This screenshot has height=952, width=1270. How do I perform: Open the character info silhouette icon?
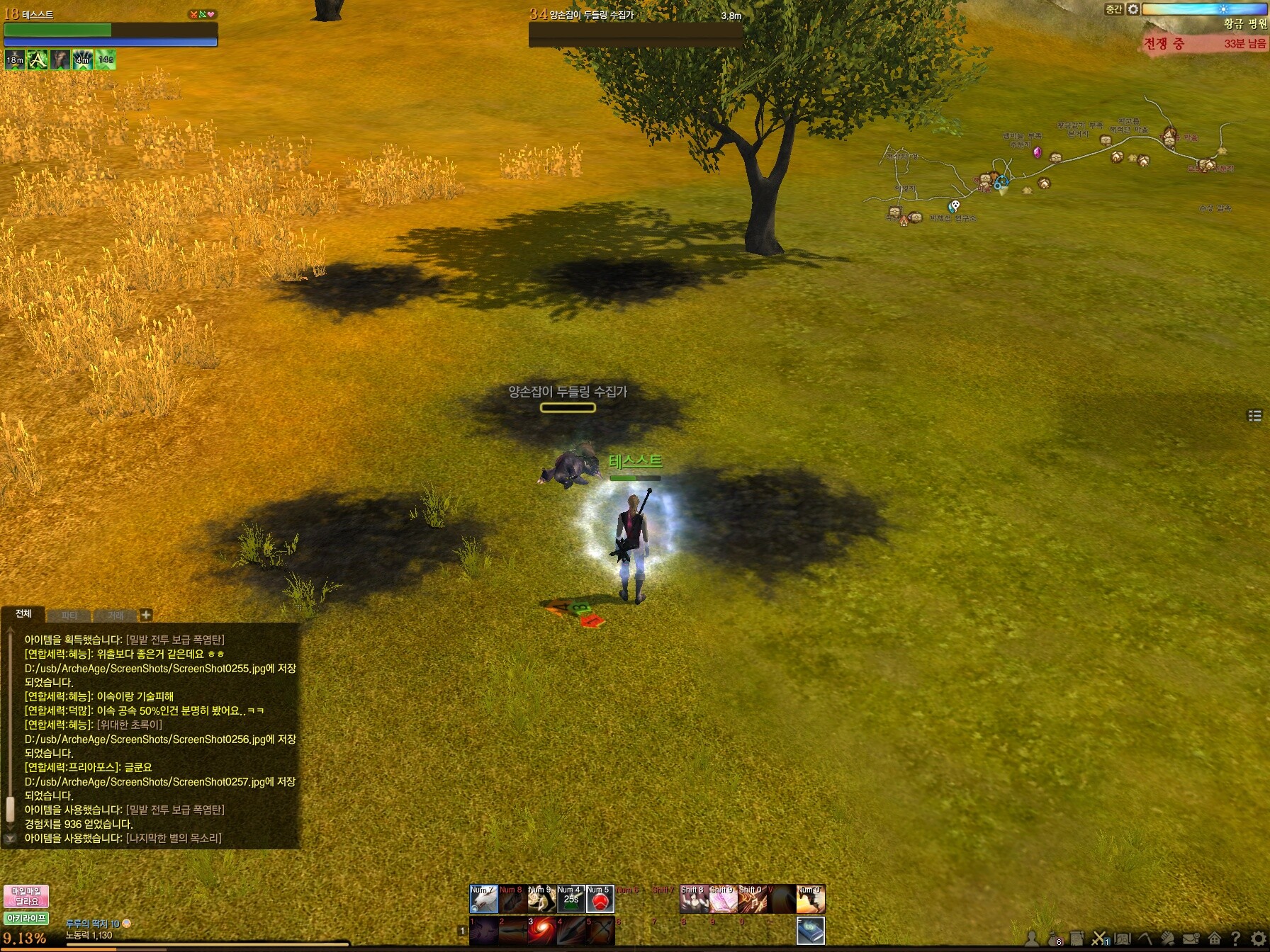coord(1032,939)
